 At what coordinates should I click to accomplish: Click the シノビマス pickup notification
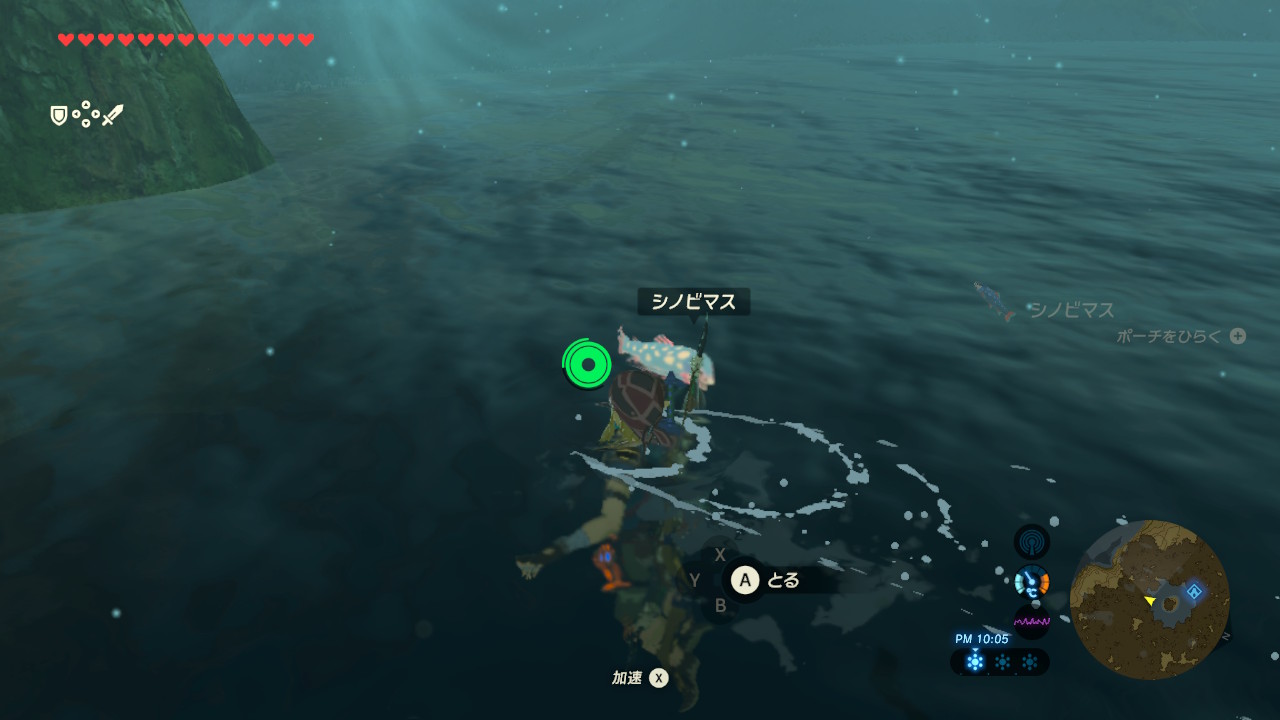[x=1045, y=308]
